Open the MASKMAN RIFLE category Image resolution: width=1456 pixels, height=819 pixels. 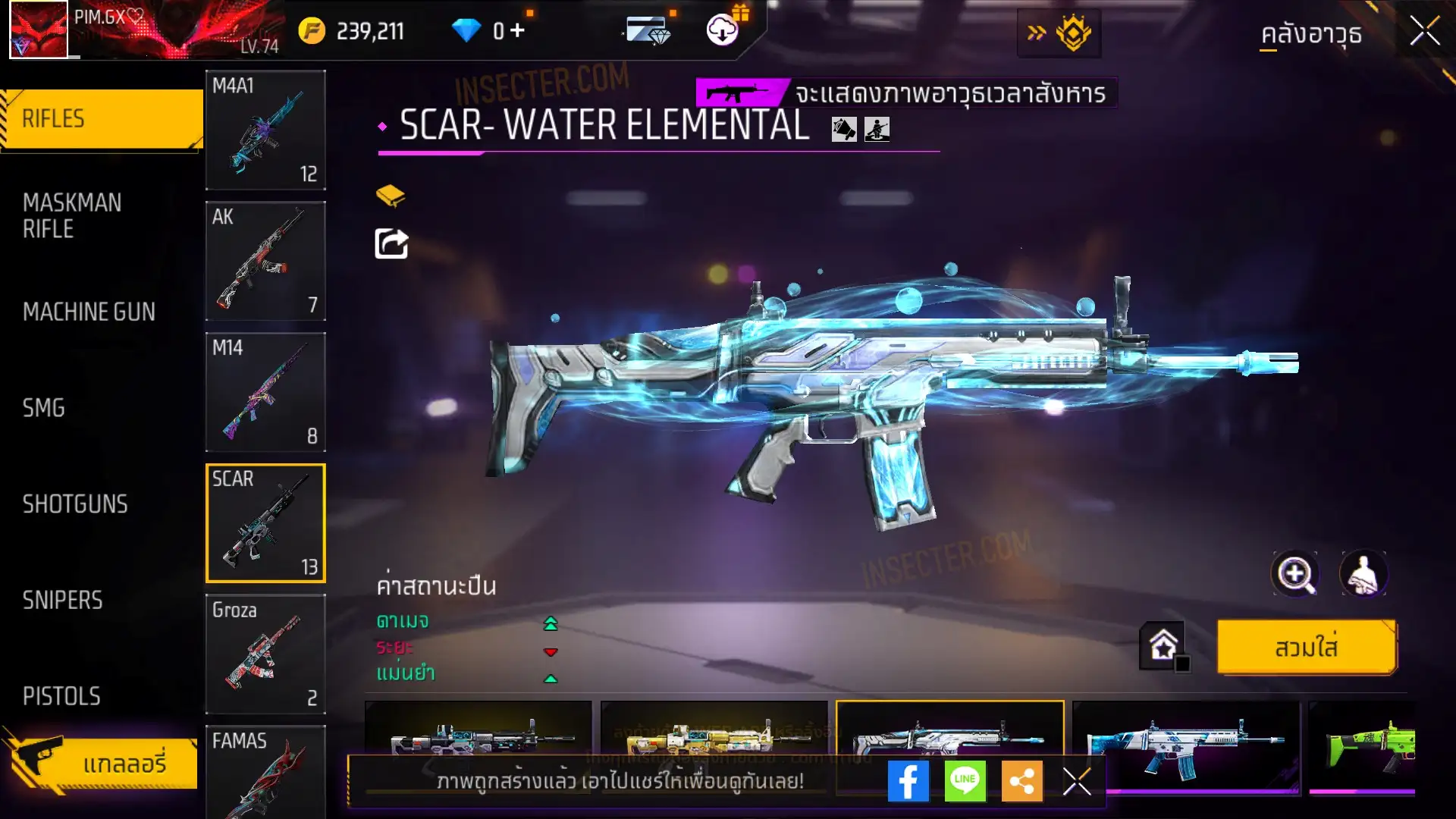click(x=72, y=215)
